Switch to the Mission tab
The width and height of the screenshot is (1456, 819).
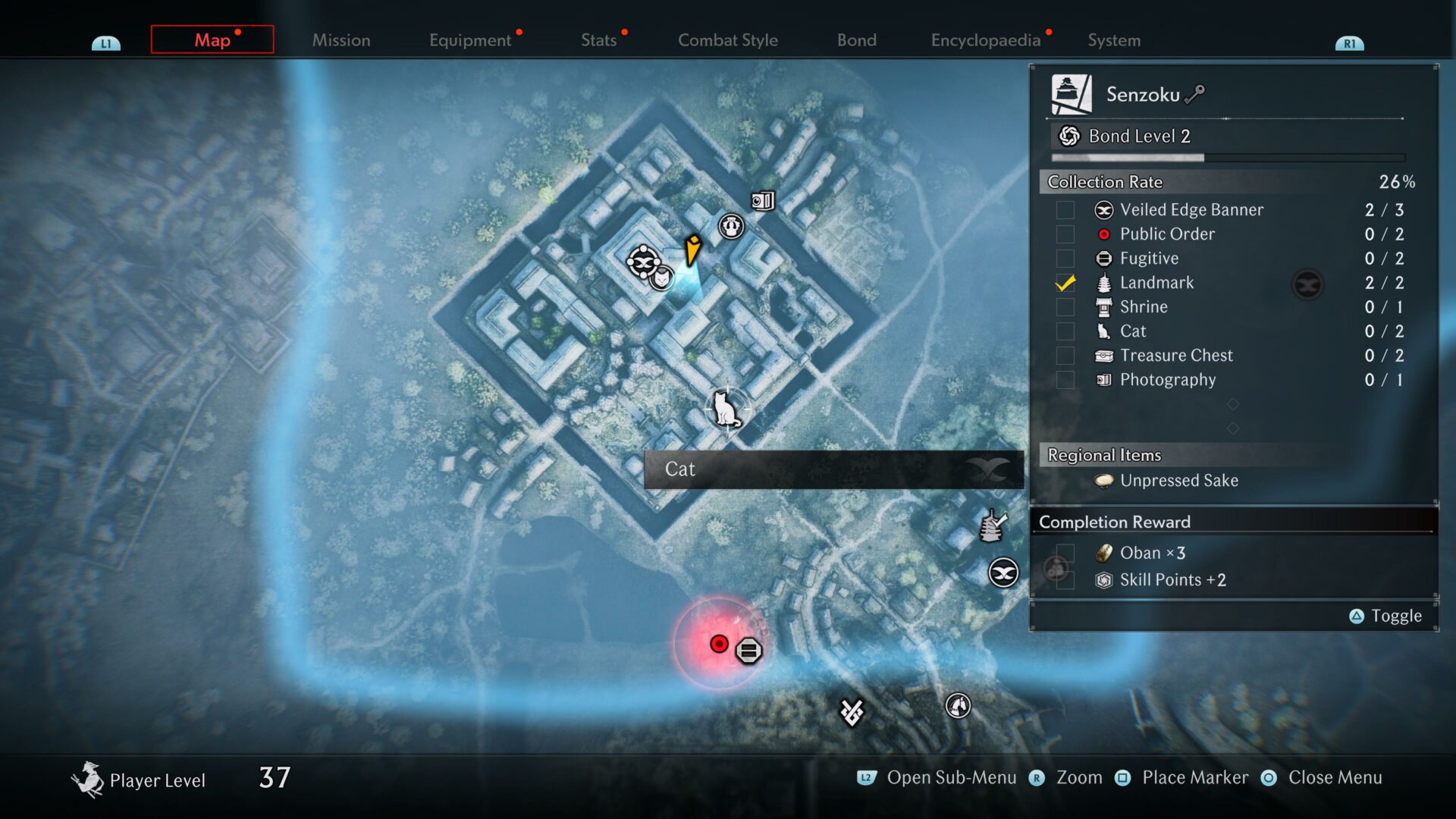pos(340,40)
